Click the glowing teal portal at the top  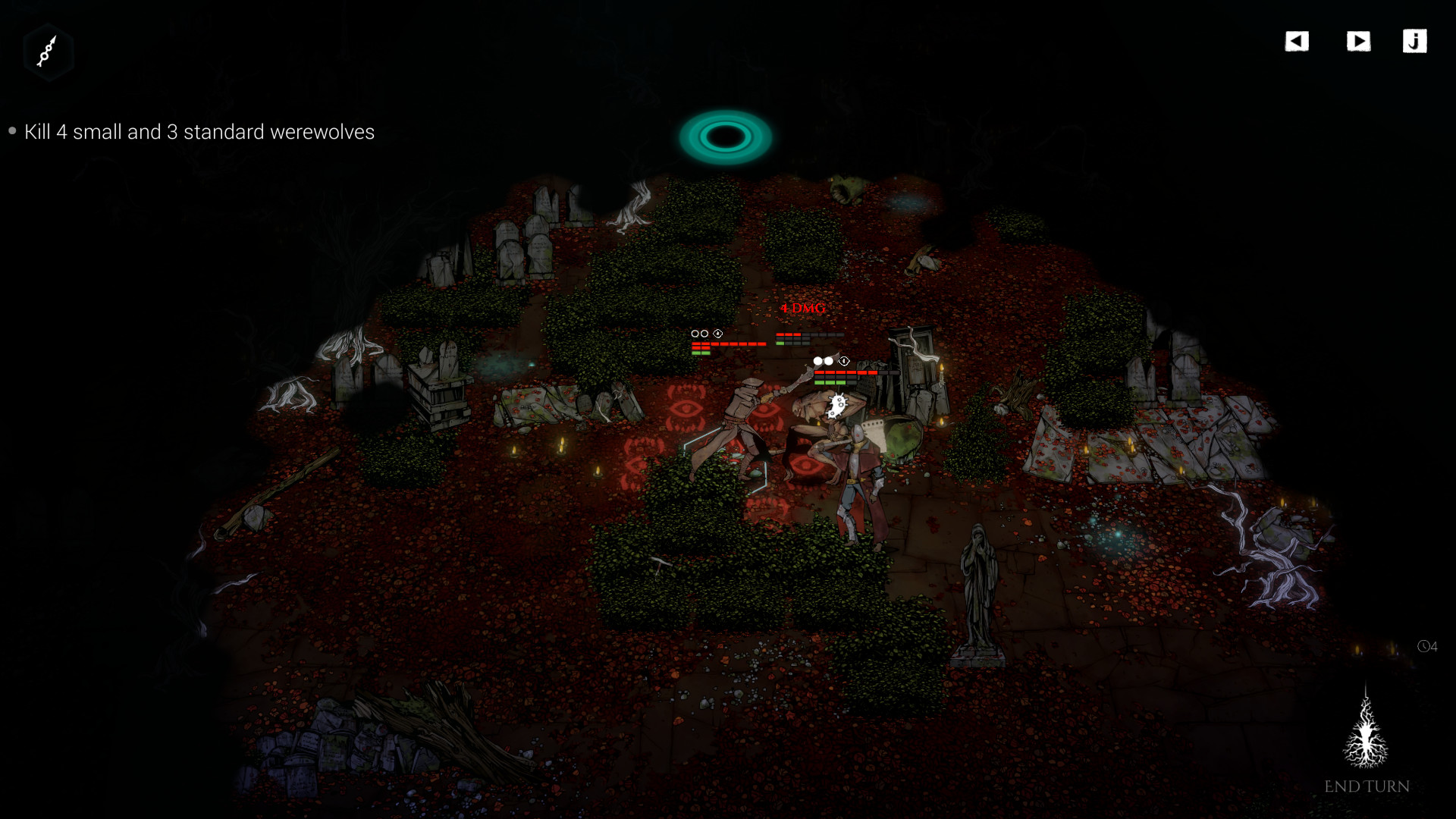pyautogui.click(x=724, y=136)
